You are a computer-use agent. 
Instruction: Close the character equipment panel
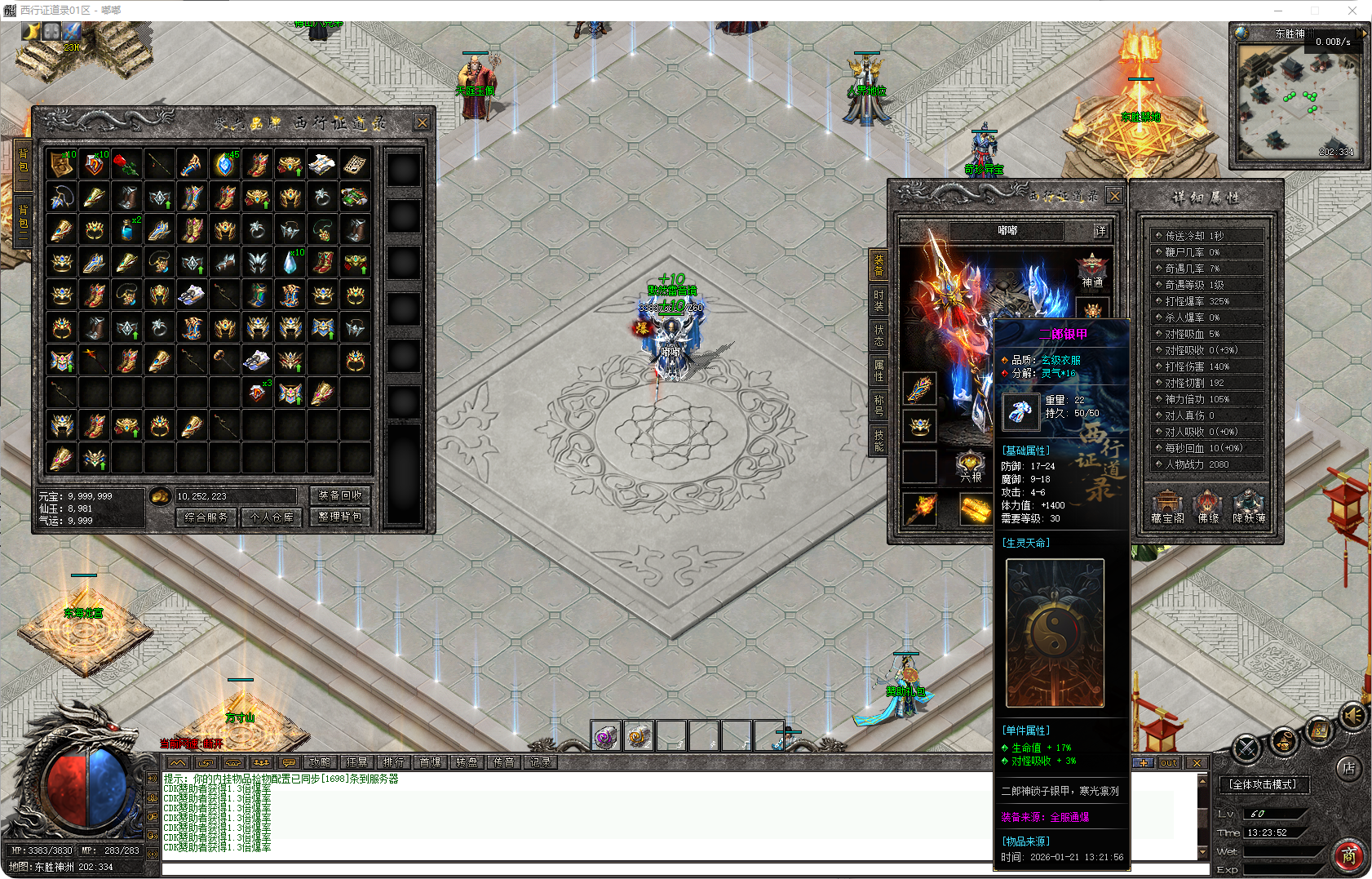point(1114,196)
